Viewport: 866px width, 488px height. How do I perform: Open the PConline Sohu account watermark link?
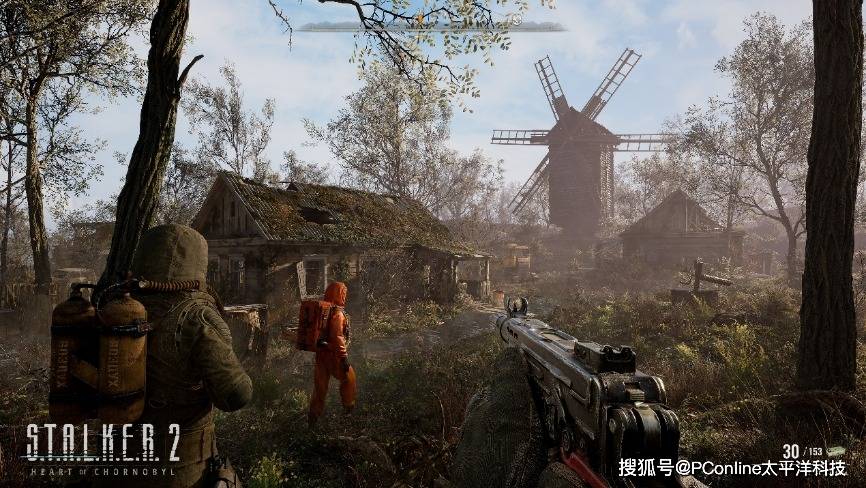pyautogui.click(x=732, y=467)
